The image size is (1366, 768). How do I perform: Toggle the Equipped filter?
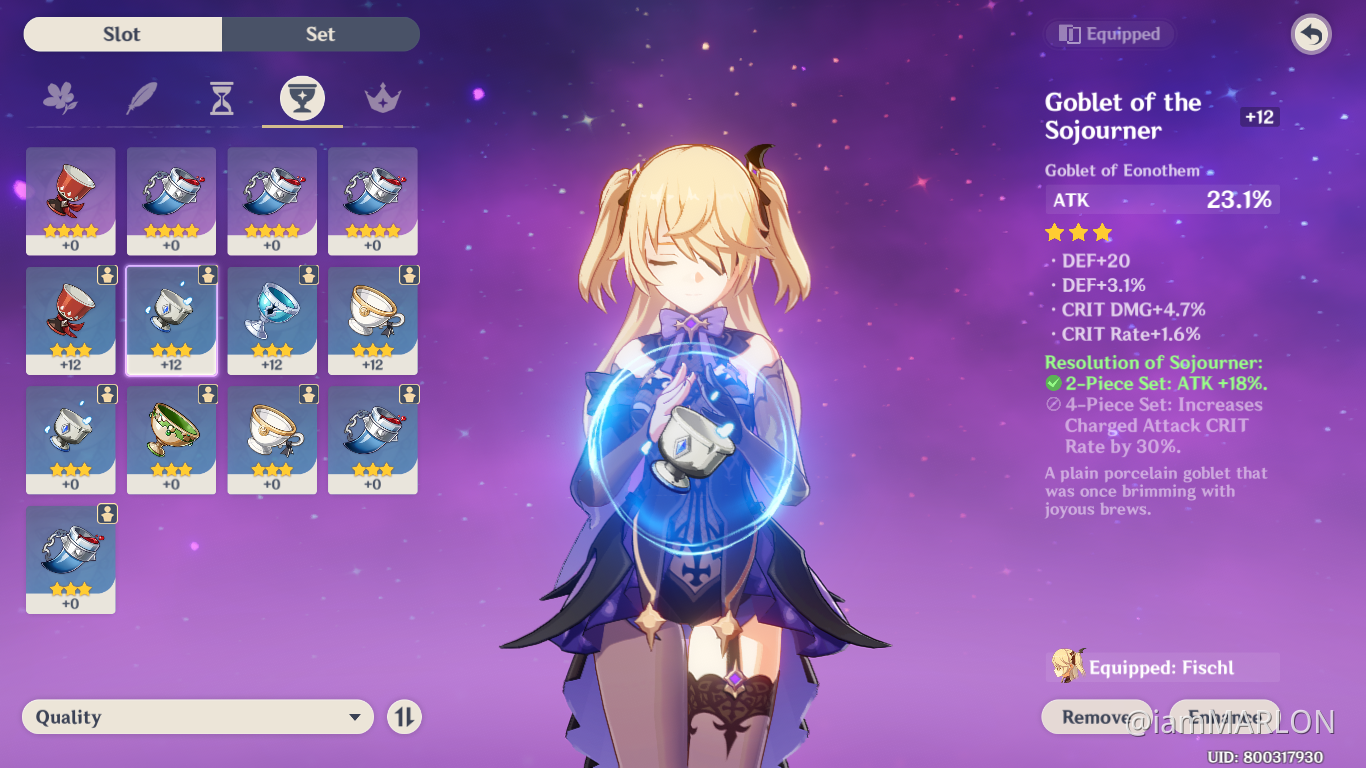pos(1110,33)
